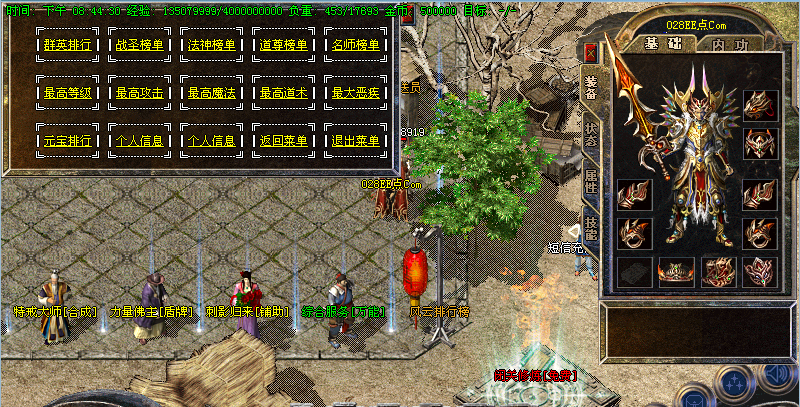Viewport: 800px width, 407px height.
Task: View the 法神榜单 leaderboard
Action: coord(212,45)
